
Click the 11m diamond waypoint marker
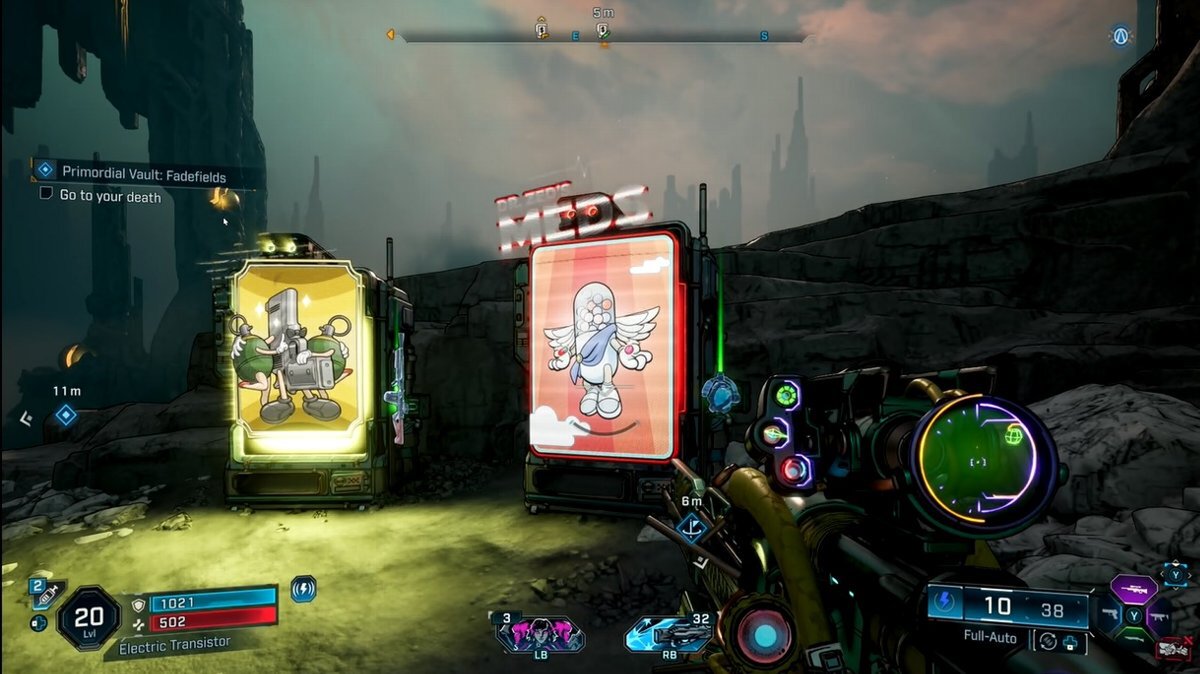coord(66,414)
